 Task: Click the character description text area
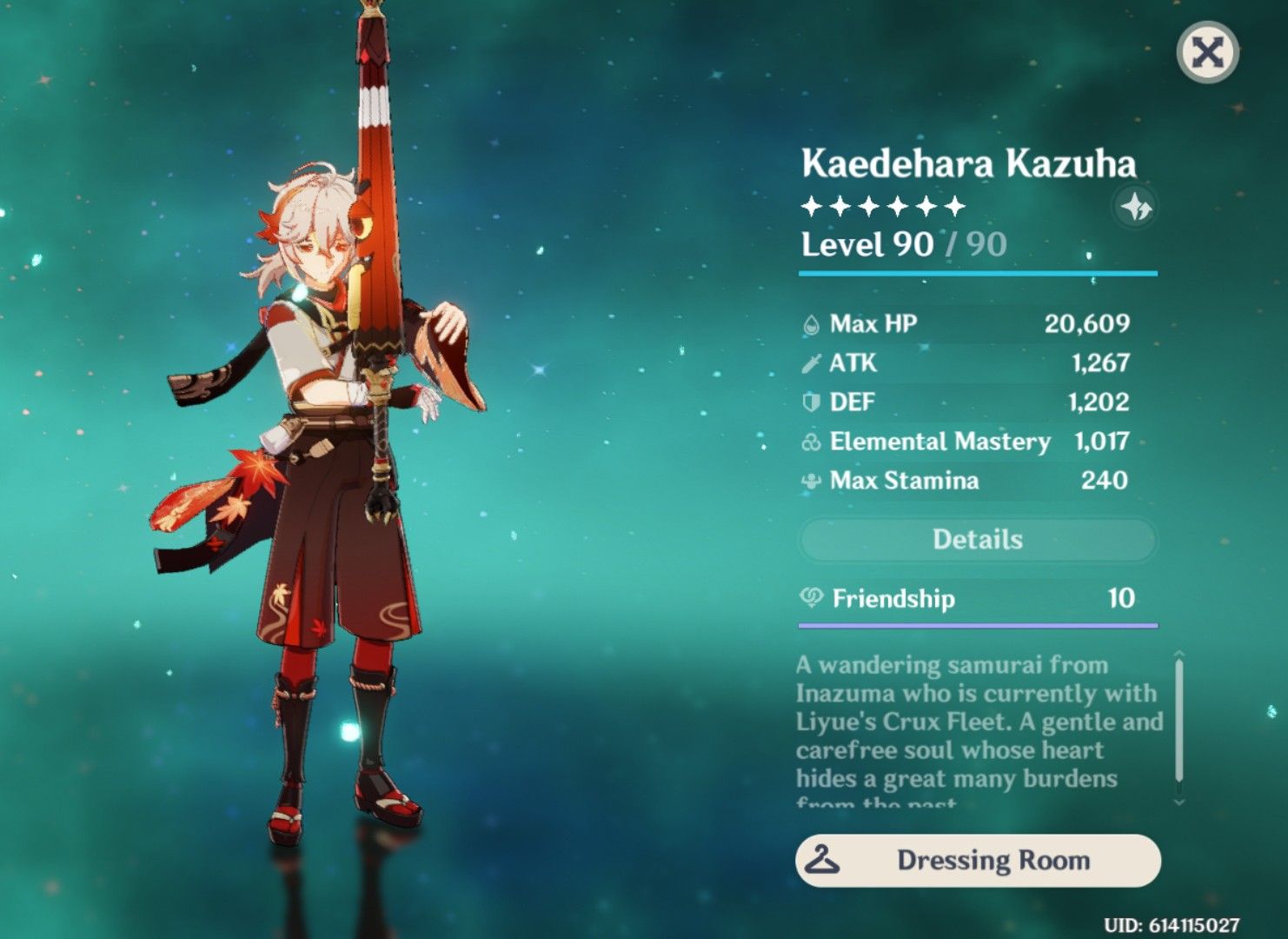coord(973,730)
